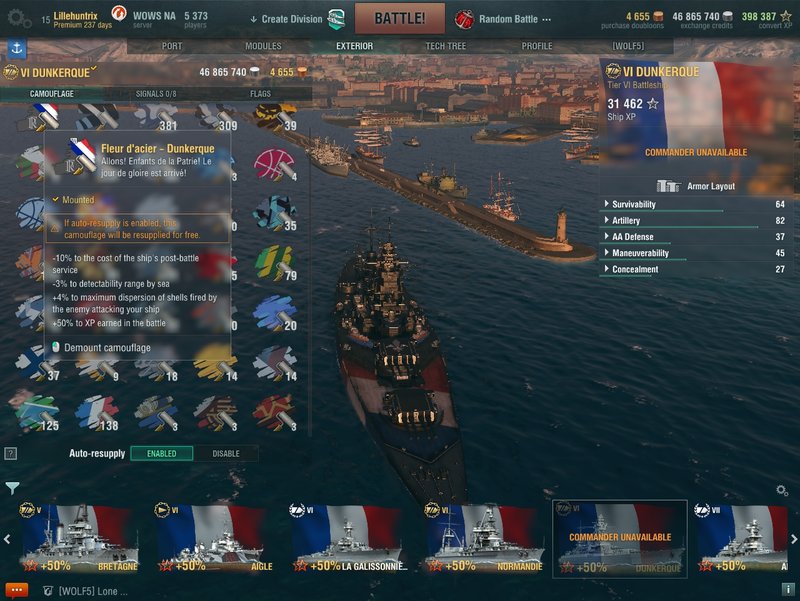Go to the Profile tab
Image resolution: width=800 pixels, height=601 pixels.
[537, 46]
